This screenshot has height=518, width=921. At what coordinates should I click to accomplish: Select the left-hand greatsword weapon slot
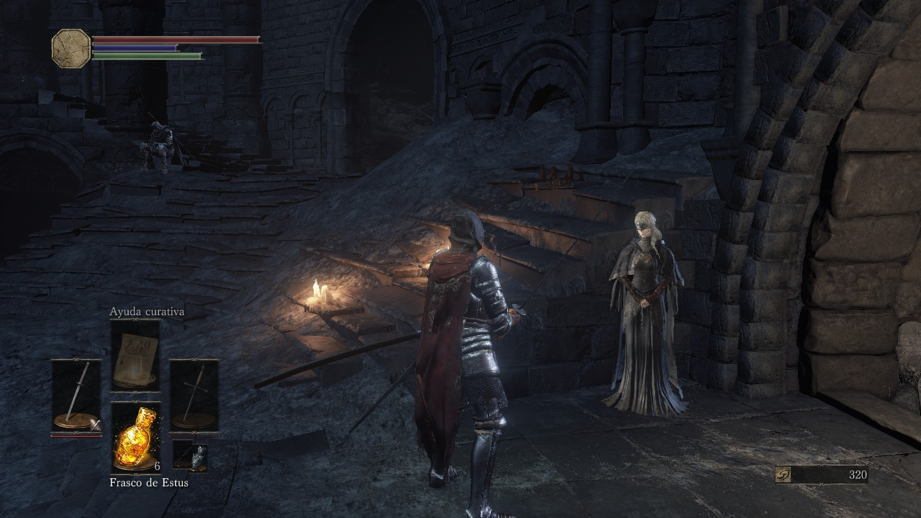pos(77,396)
